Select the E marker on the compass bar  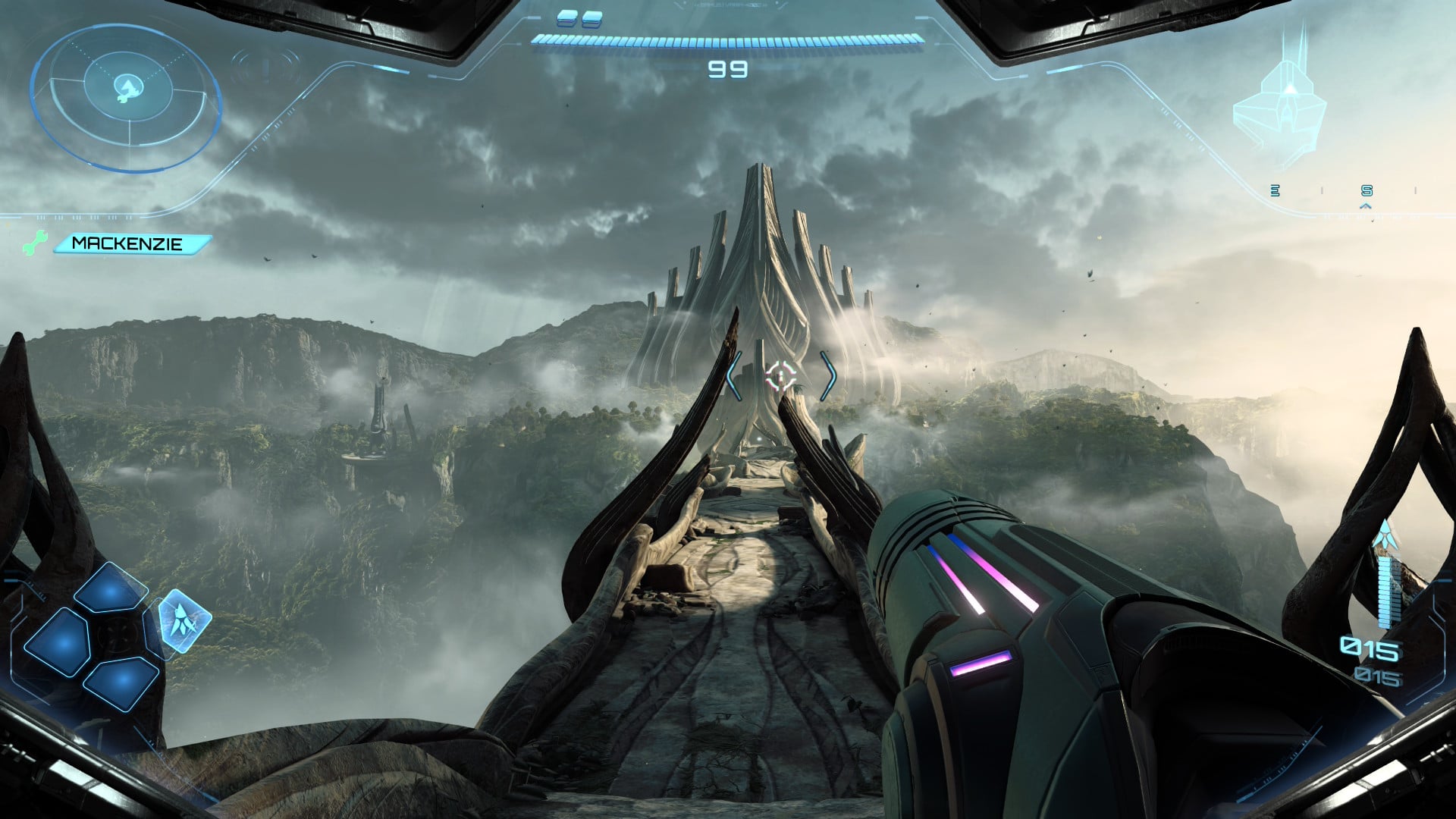1276,191
